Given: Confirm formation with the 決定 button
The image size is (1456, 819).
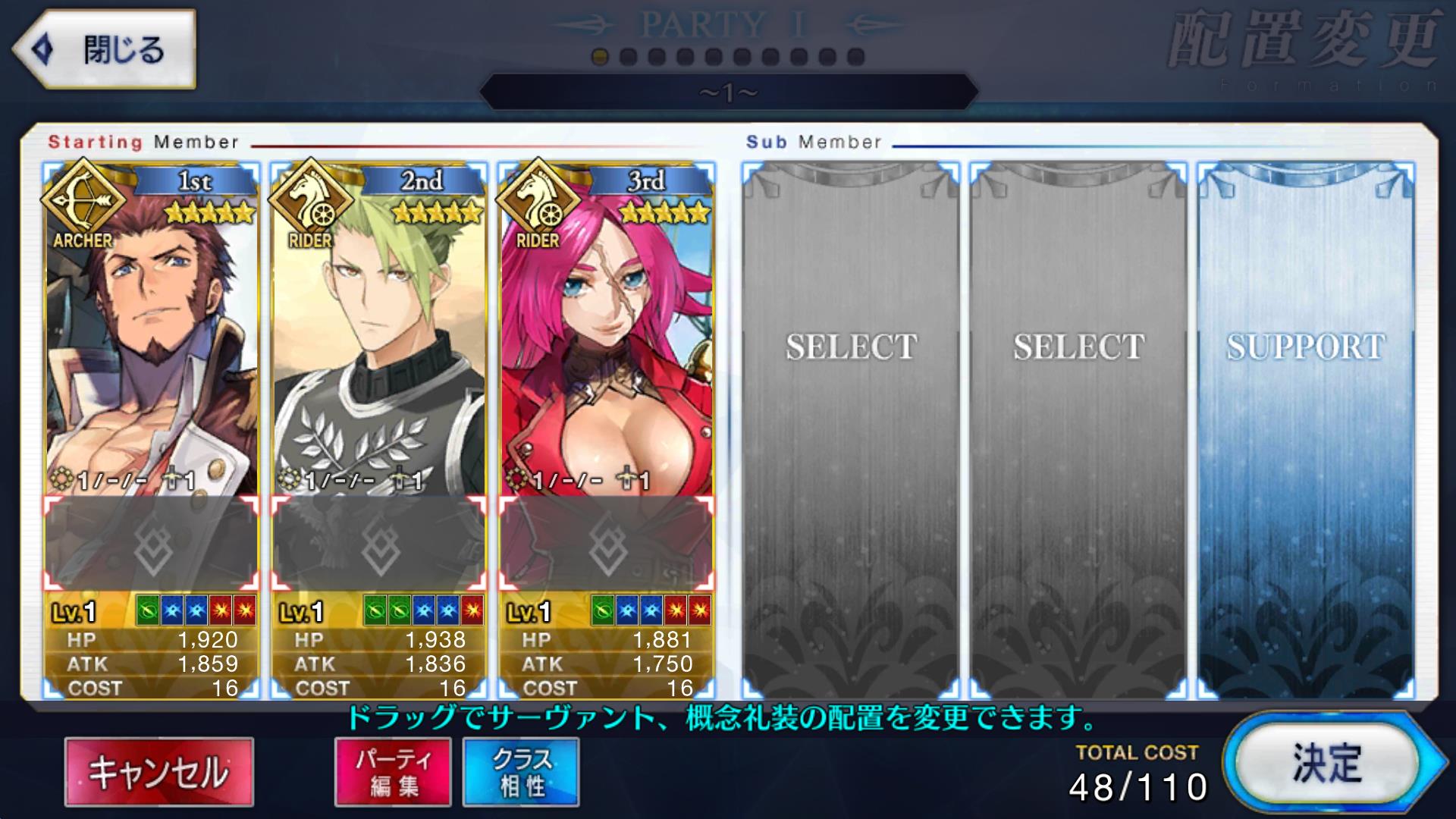Looking at the screenshot, I should coord(1326,763).
